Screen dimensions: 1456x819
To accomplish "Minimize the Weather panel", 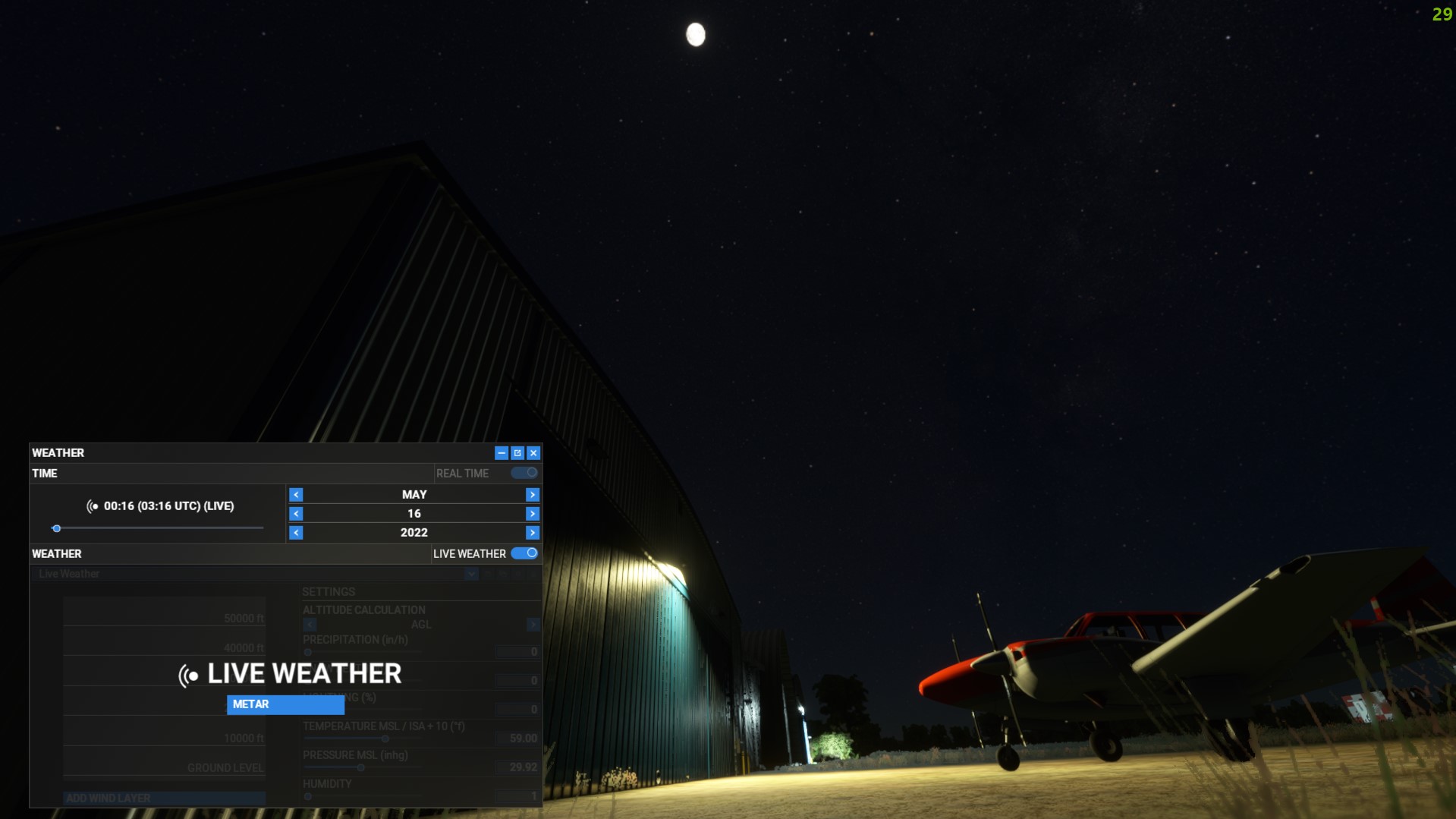I will [502, 453].
